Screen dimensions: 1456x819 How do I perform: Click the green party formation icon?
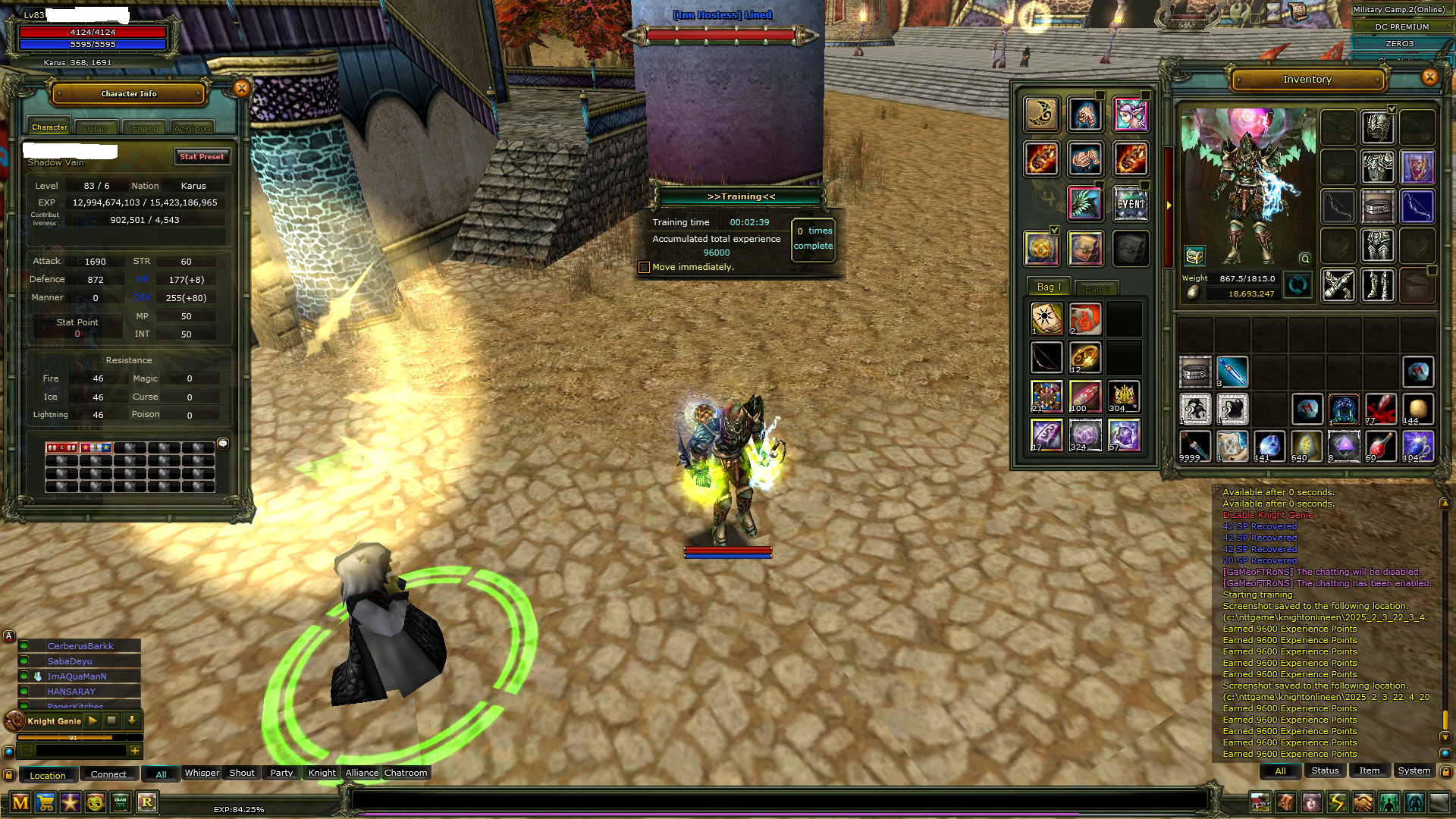(1388, 802)
